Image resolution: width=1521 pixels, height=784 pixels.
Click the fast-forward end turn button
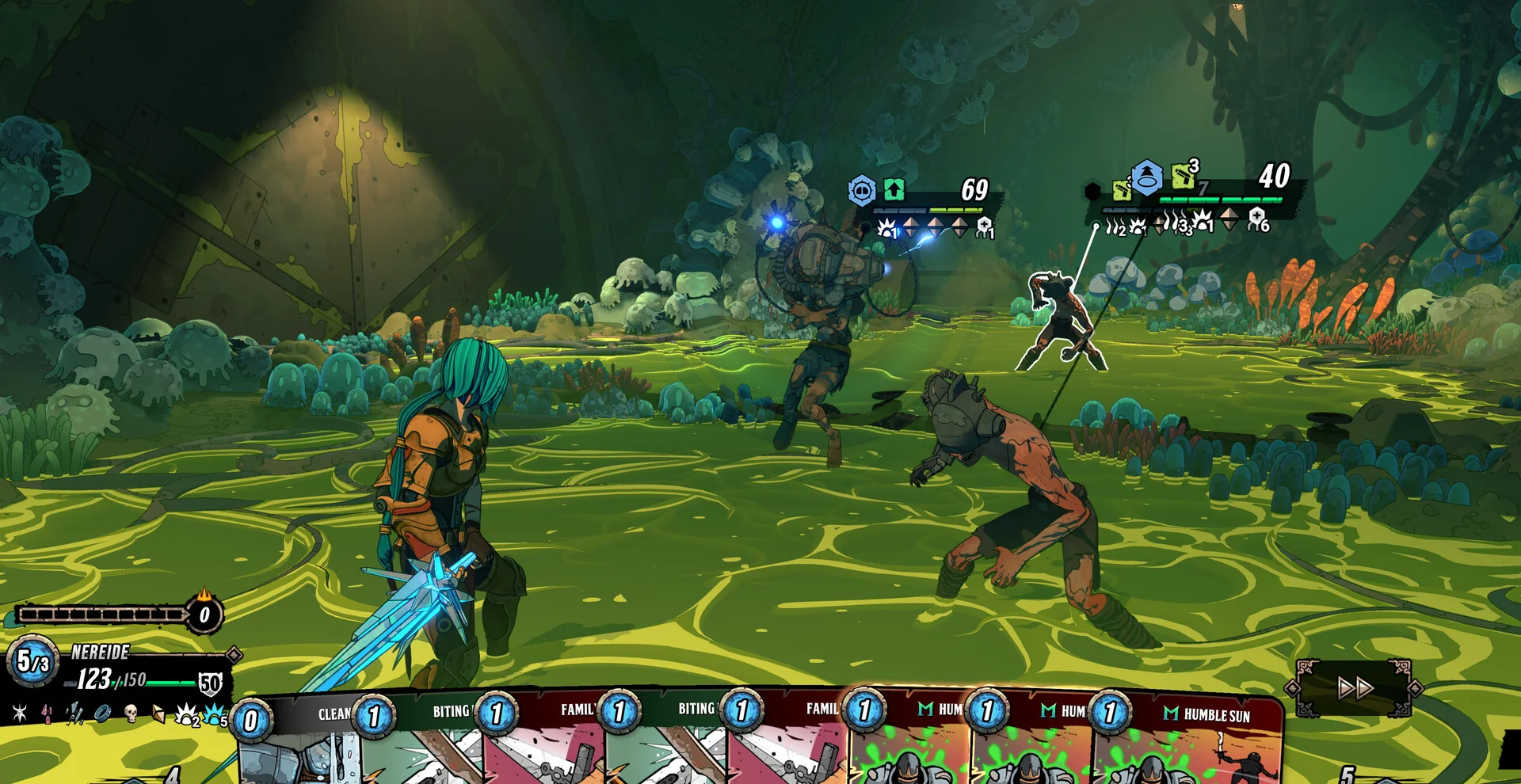(x=1355, y=687)
